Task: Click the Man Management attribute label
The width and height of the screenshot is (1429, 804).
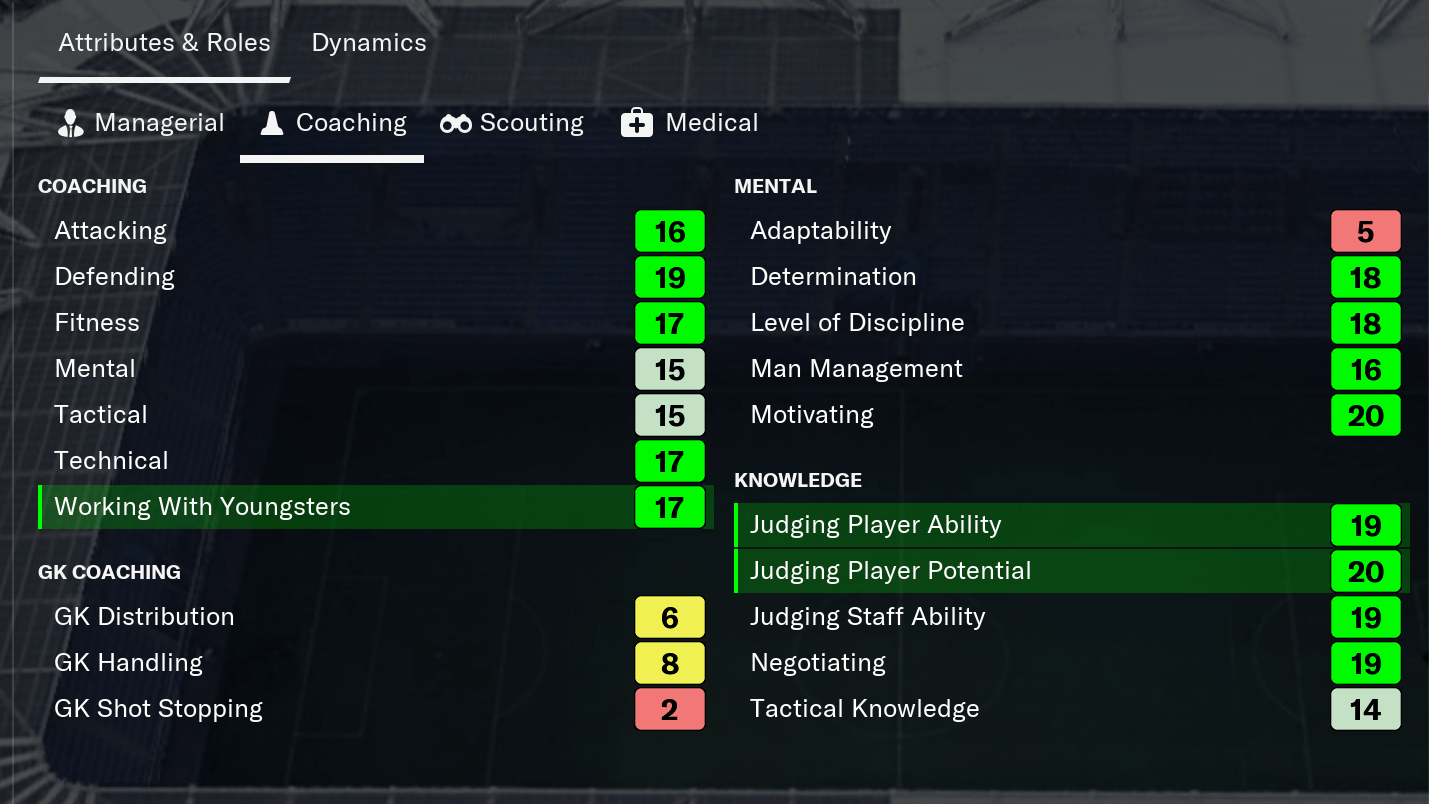Action: 856,369
